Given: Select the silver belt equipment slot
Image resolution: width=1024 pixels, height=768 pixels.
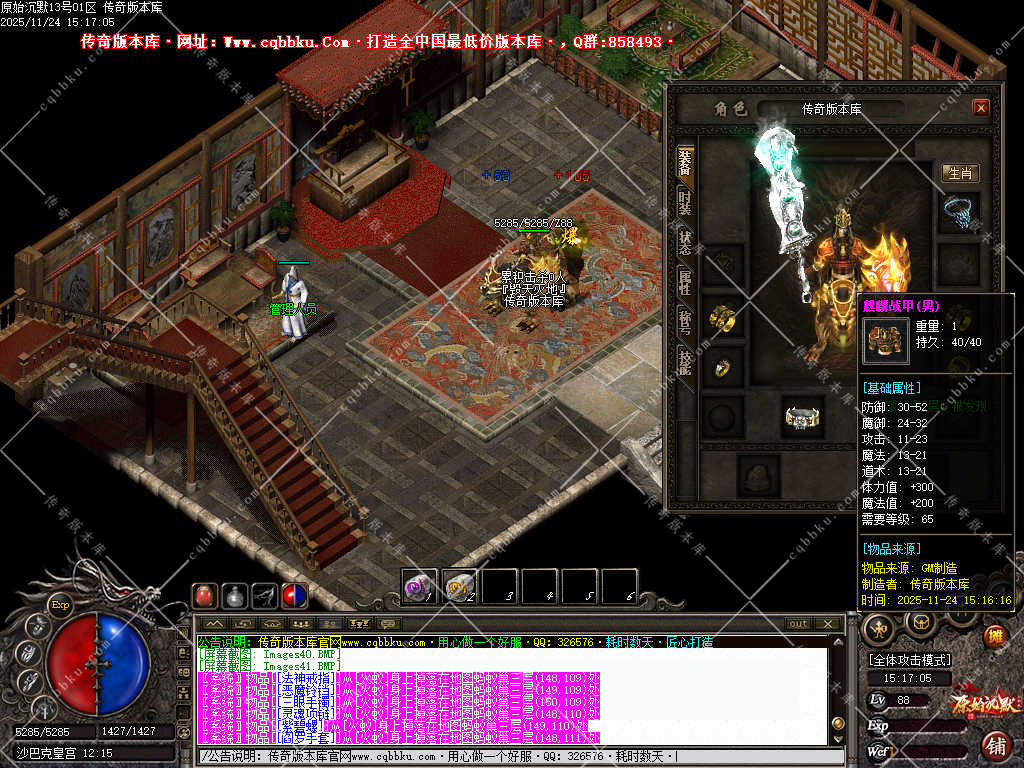Looking at the screenshot, I should point(802,416).
